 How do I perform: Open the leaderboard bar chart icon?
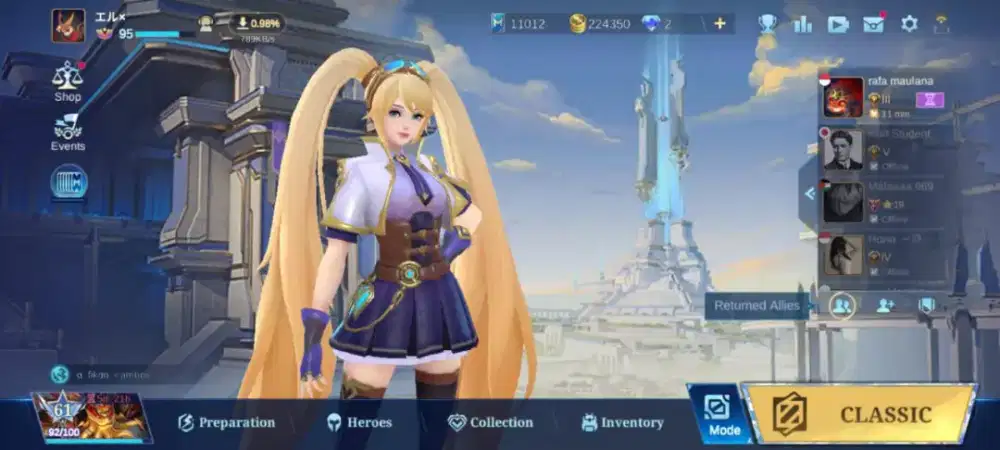(802, 24)
